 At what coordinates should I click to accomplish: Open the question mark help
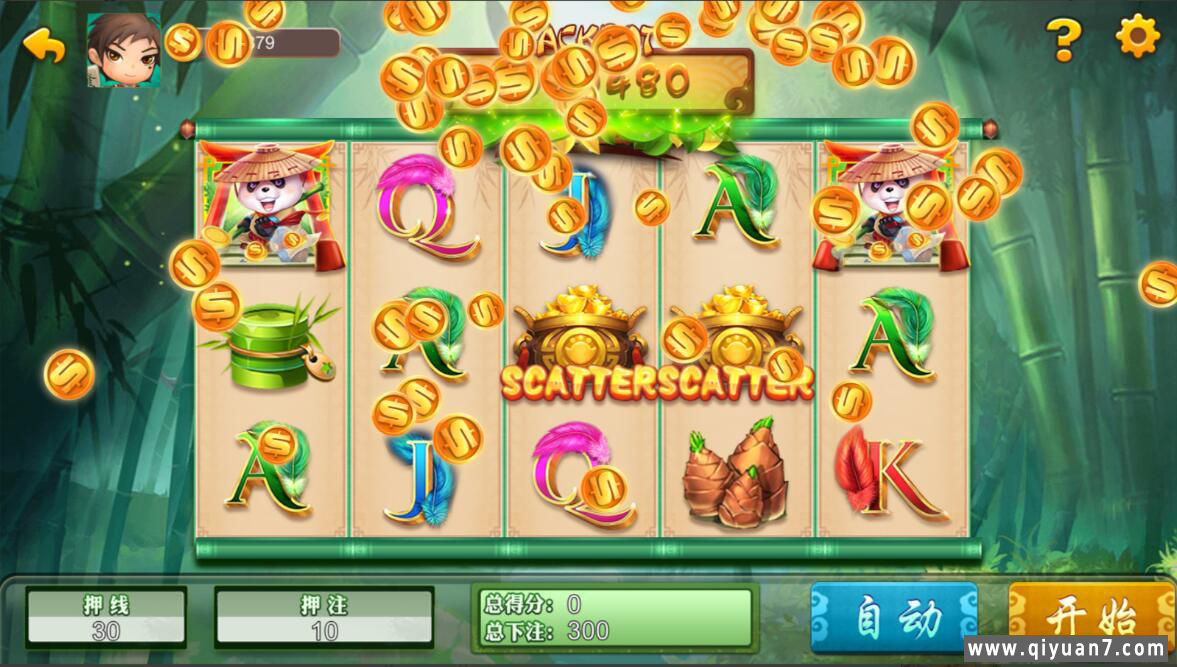(1064, 40)
